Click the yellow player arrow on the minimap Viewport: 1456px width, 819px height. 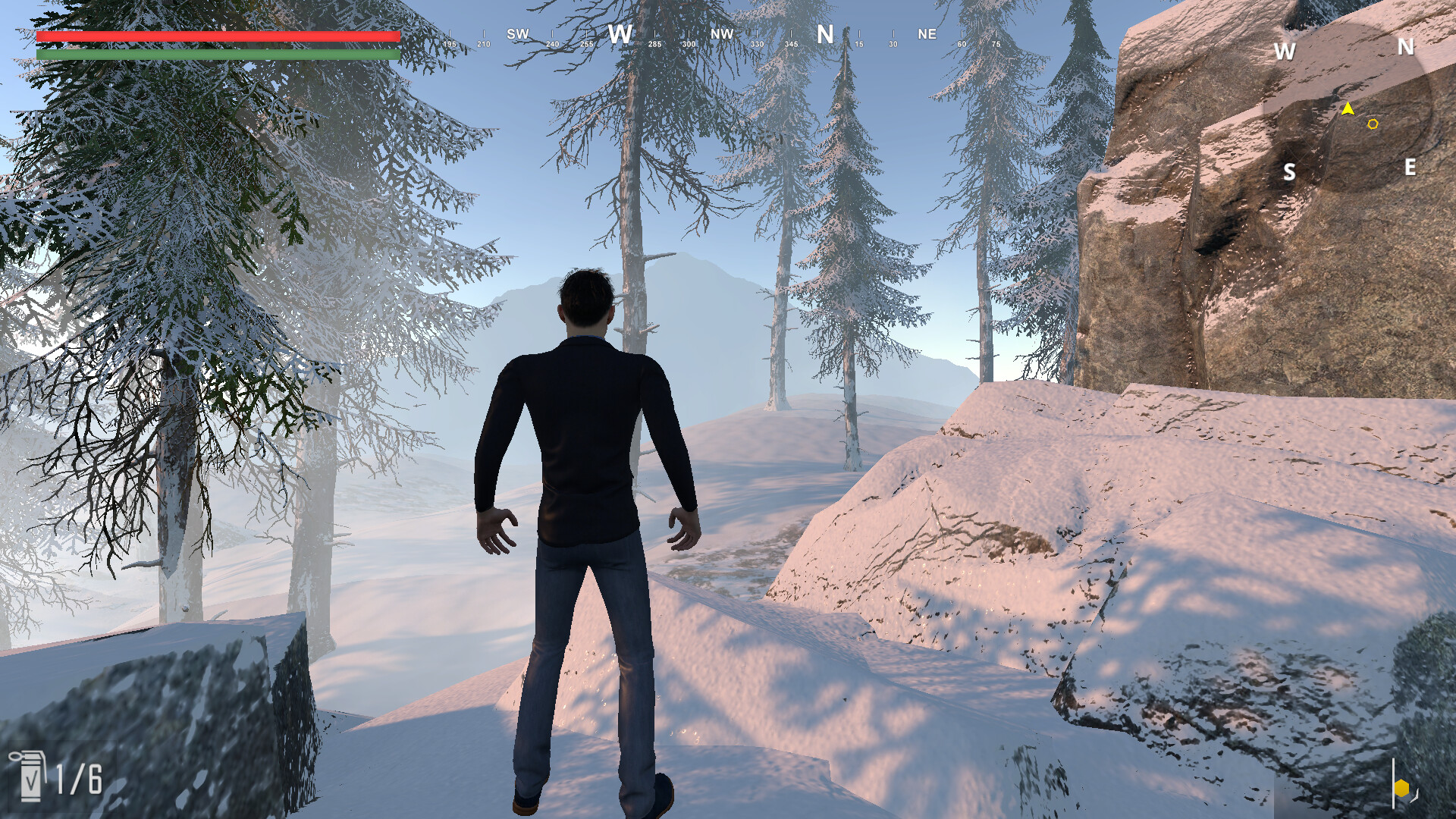tap(1347, 108)
